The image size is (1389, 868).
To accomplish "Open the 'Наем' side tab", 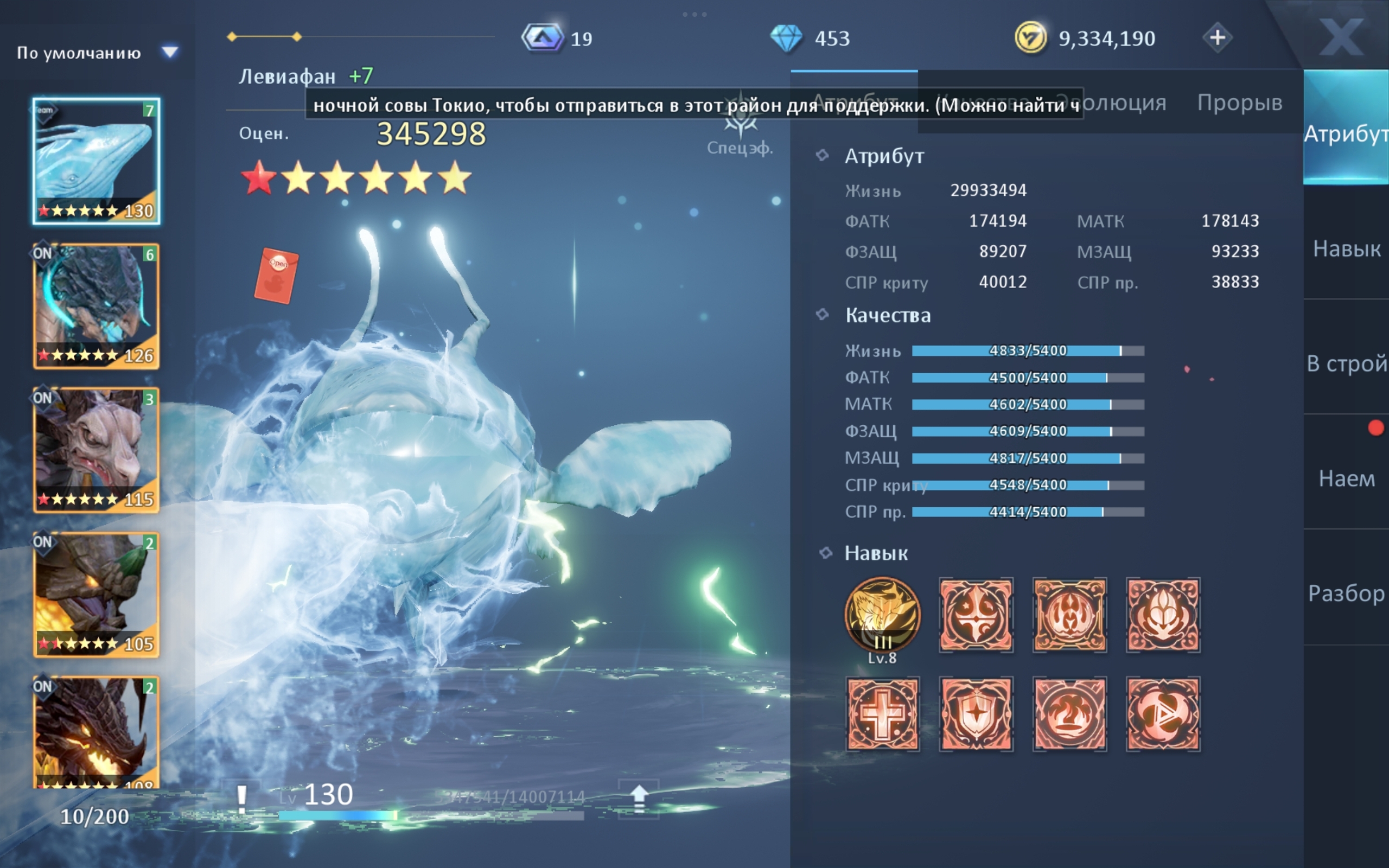I will coord(1346,478).
